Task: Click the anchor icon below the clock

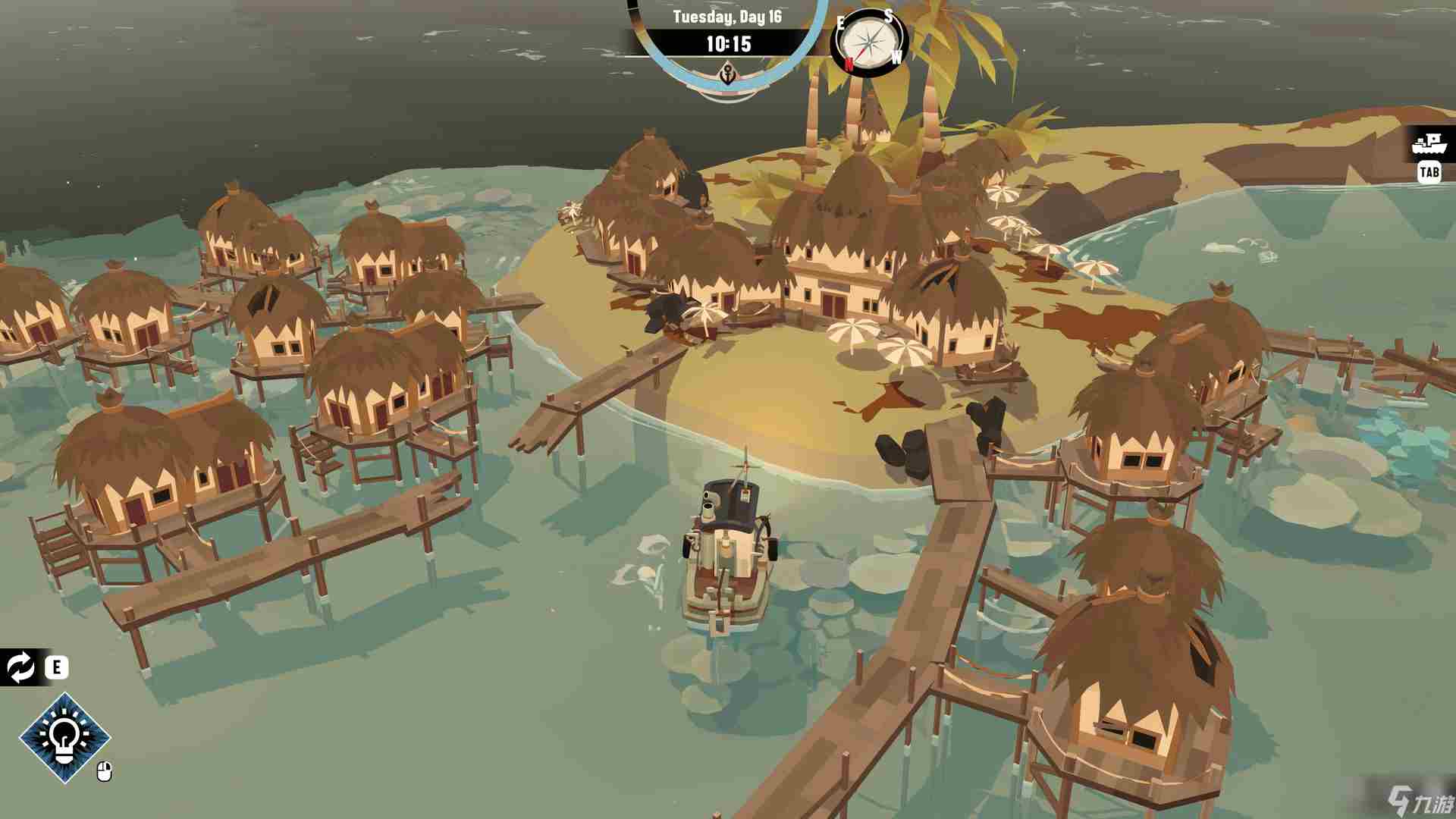Action: pyautogui.click(x=727, y=75)
